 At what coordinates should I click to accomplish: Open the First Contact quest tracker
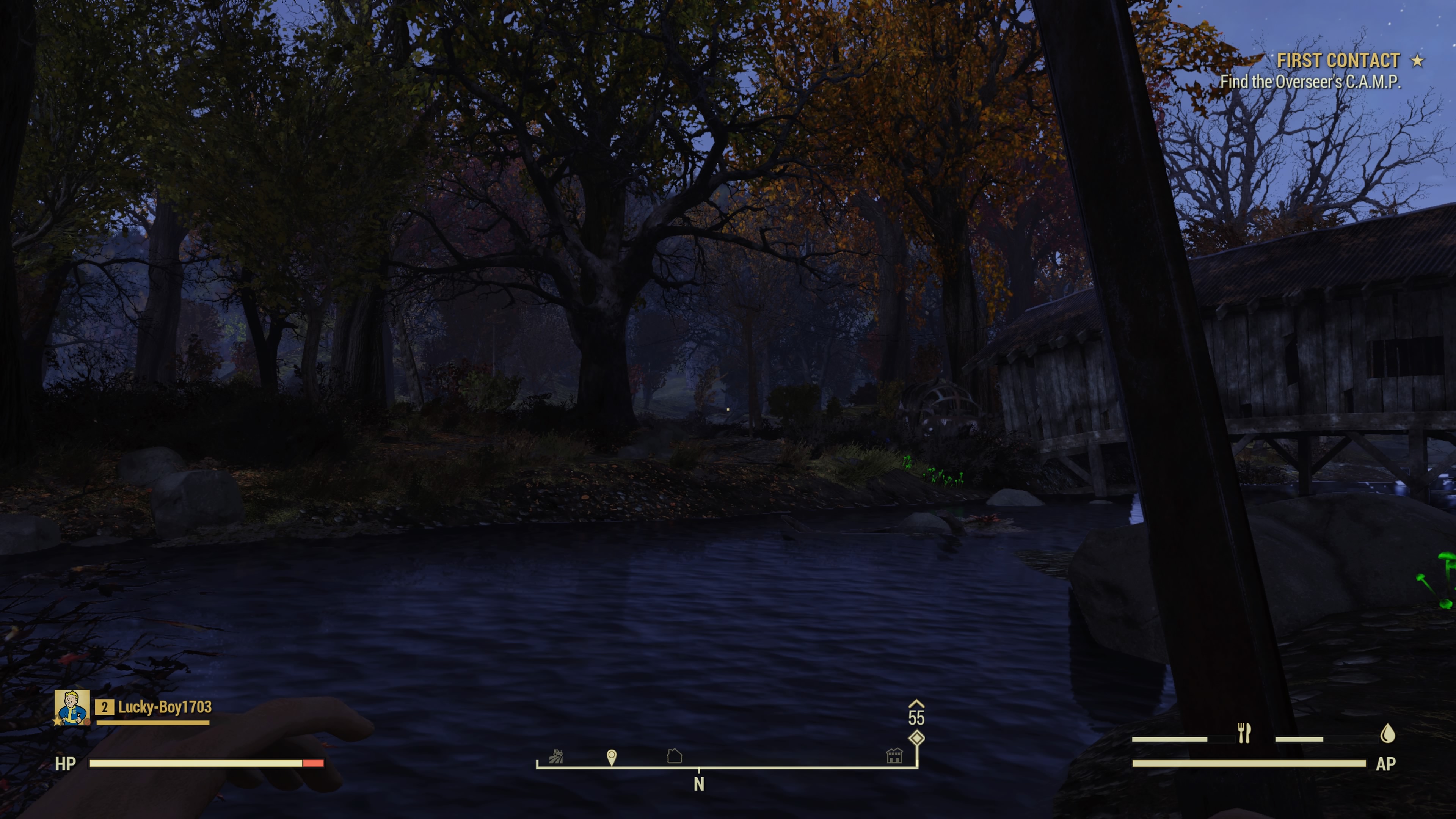[x=1337, y=61]
